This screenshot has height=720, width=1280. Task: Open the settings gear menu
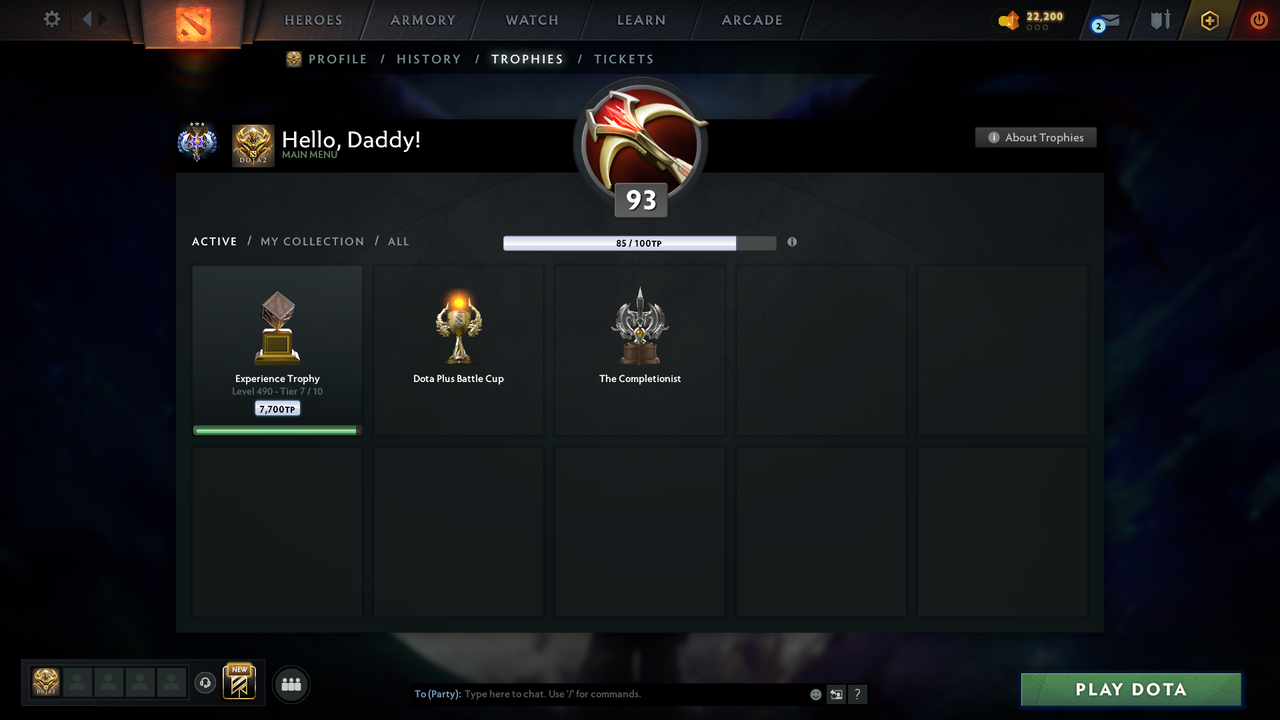tap(50, 19)
